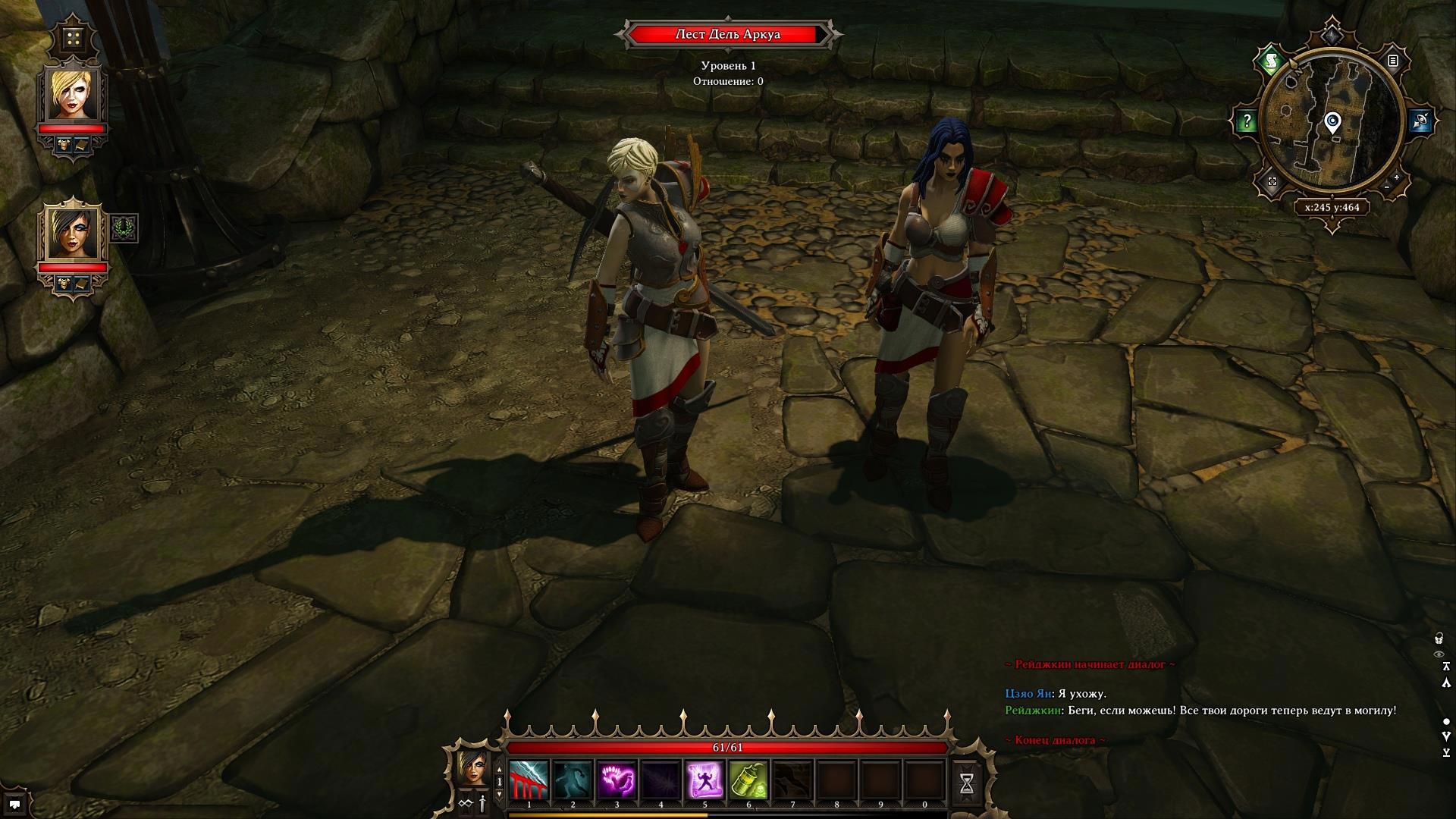Select the blonde character portrait
Viewport: 1456px width, 819px height.
tap(73, 95)
